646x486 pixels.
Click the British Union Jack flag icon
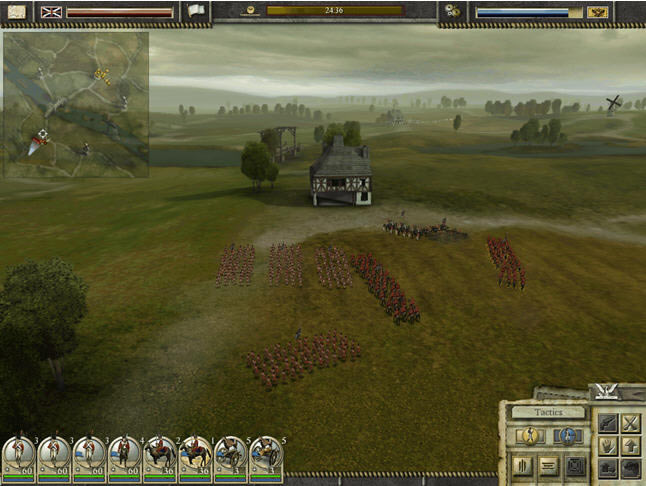click(x=50, y=11)
